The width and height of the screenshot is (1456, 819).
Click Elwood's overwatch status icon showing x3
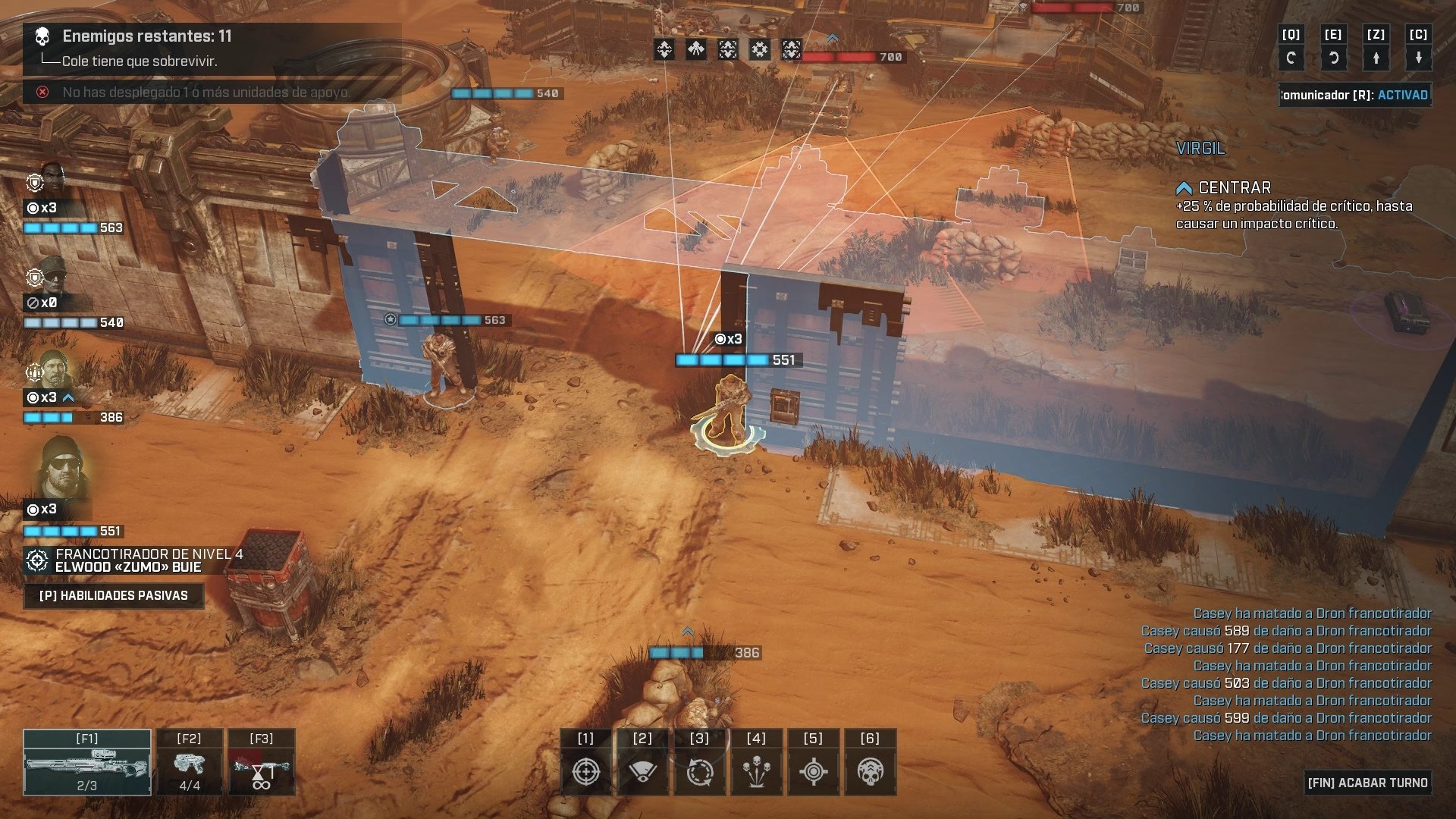coord(36,509)
